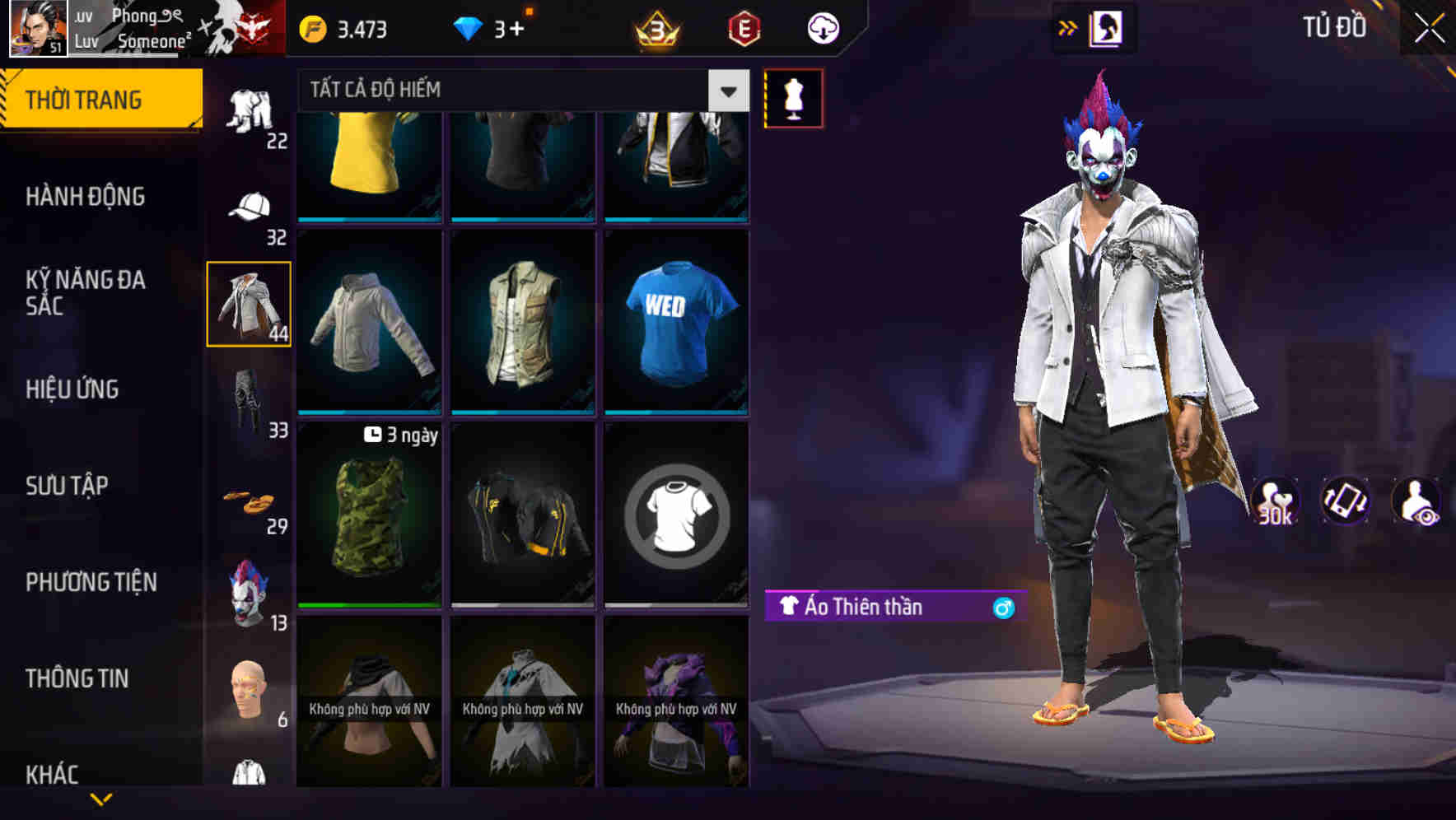Toggle full character preview with the album icon

pos(1108,27)
